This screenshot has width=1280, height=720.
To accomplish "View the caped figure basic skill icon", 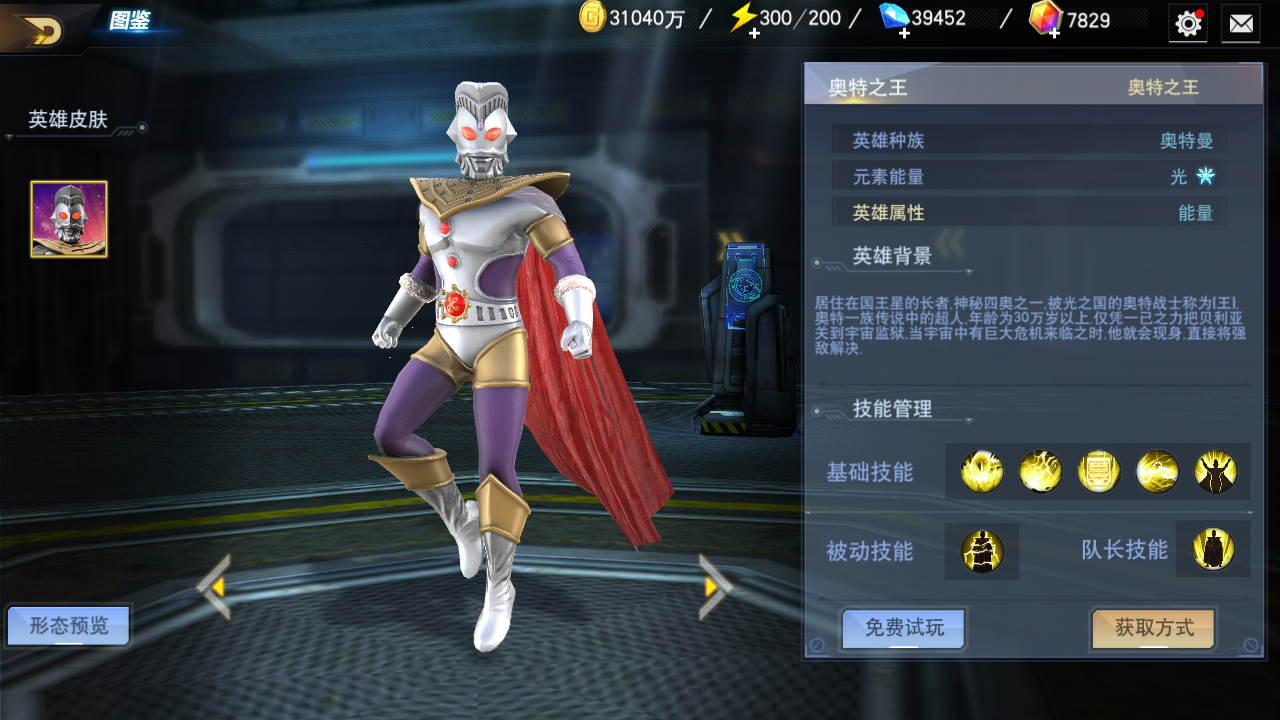I will (x=1215, y=472).
